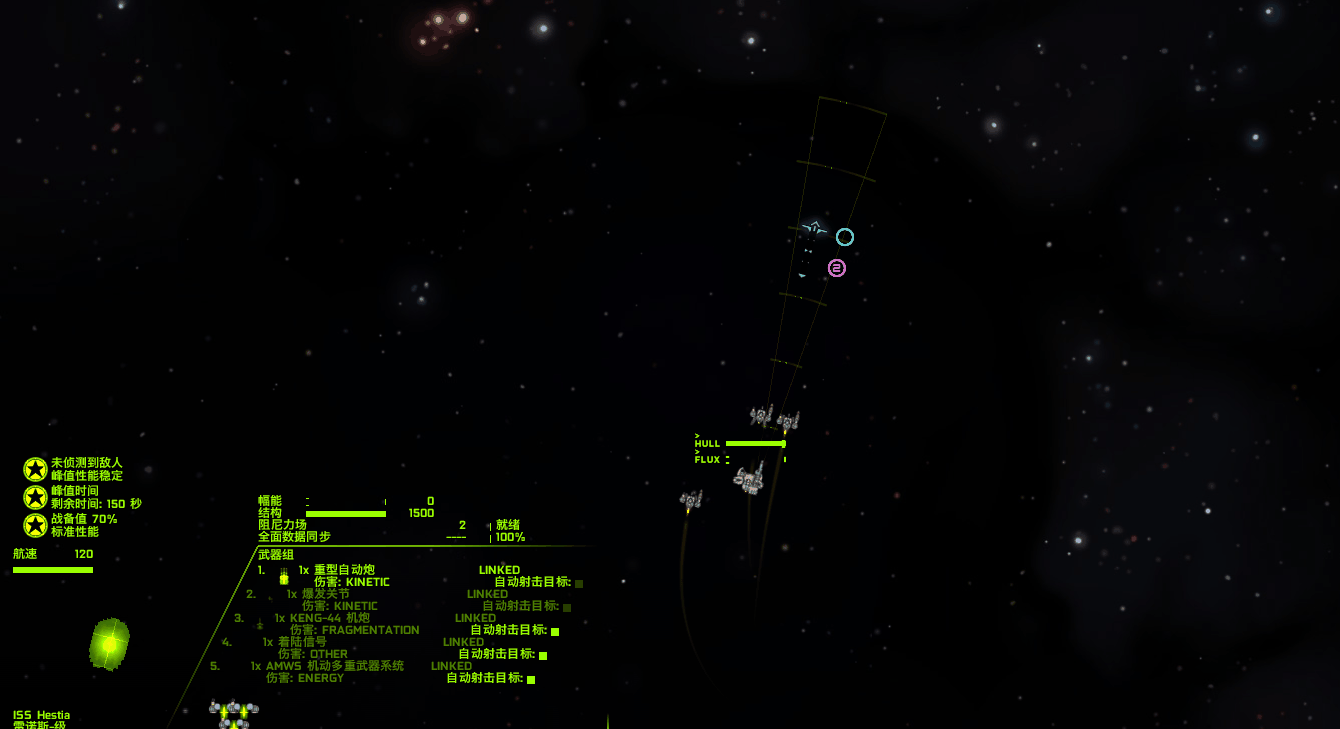Select the cyan target reticle circle

tap(844, 237)
